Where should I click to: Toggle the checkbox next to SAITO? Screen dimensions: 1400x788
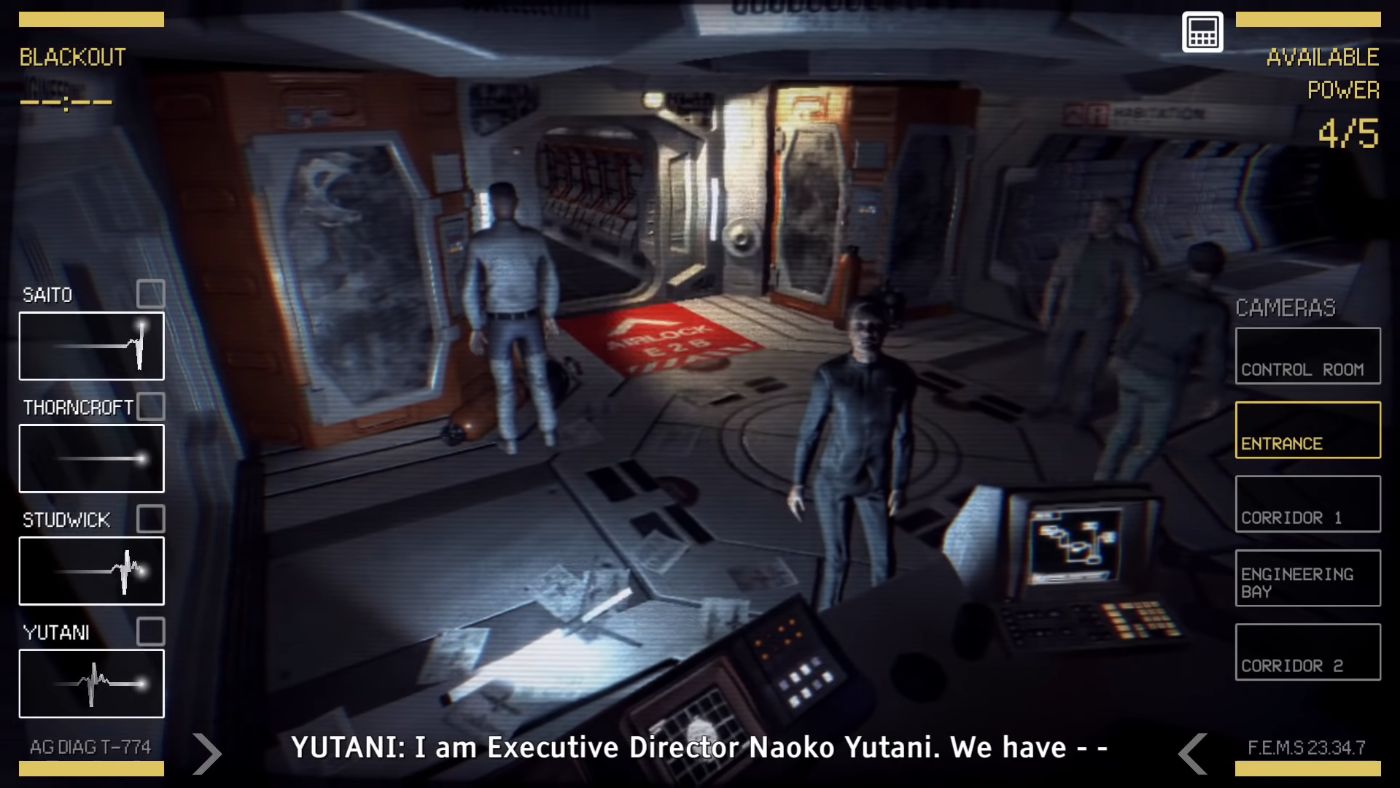150,294
